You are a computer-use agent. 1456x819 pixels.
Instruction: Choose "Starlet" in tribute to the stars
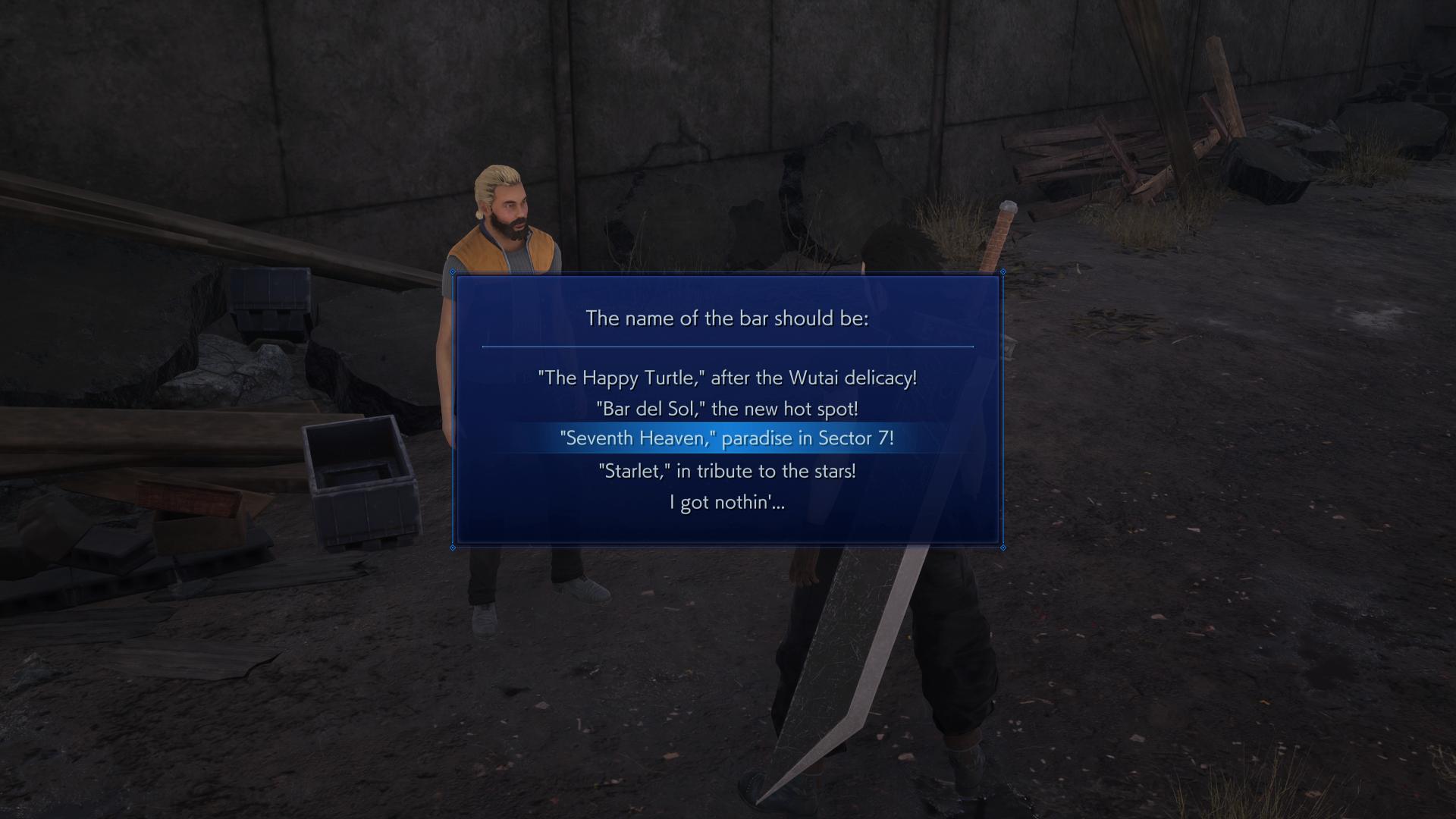point(726,471)
